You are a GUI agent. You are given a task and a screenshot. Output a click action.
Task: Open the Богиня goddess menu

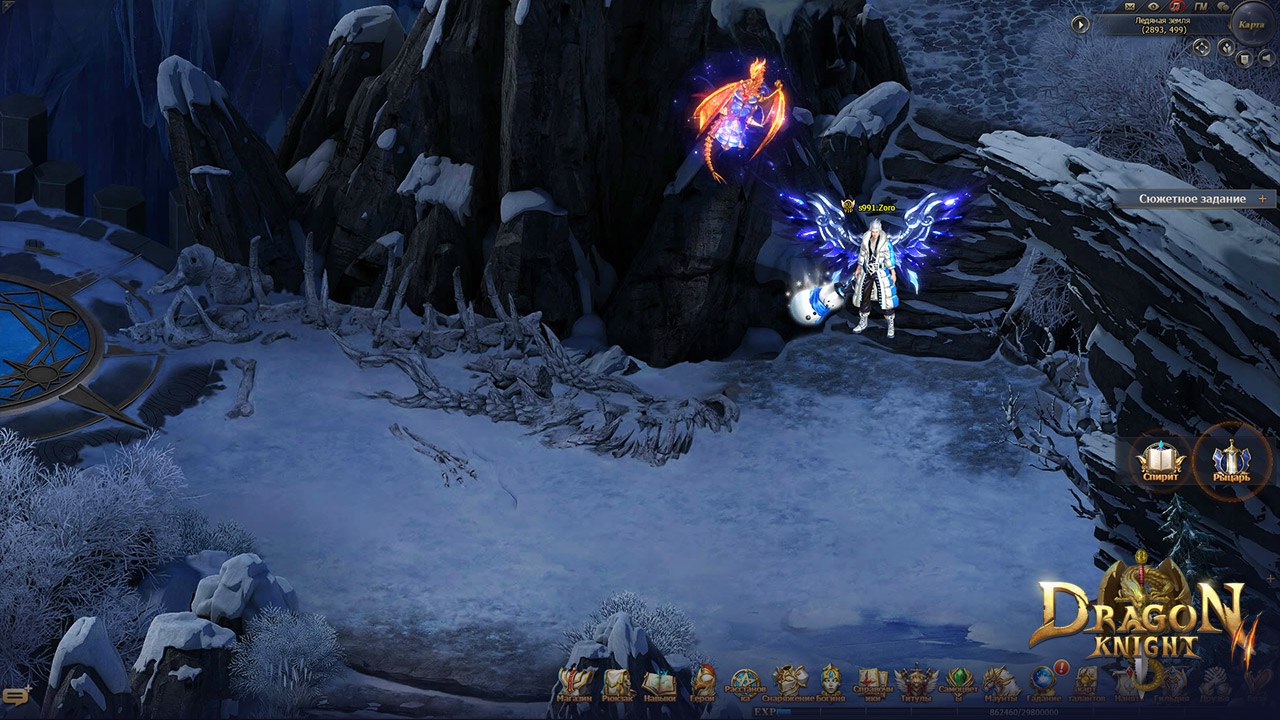(831, 681)
